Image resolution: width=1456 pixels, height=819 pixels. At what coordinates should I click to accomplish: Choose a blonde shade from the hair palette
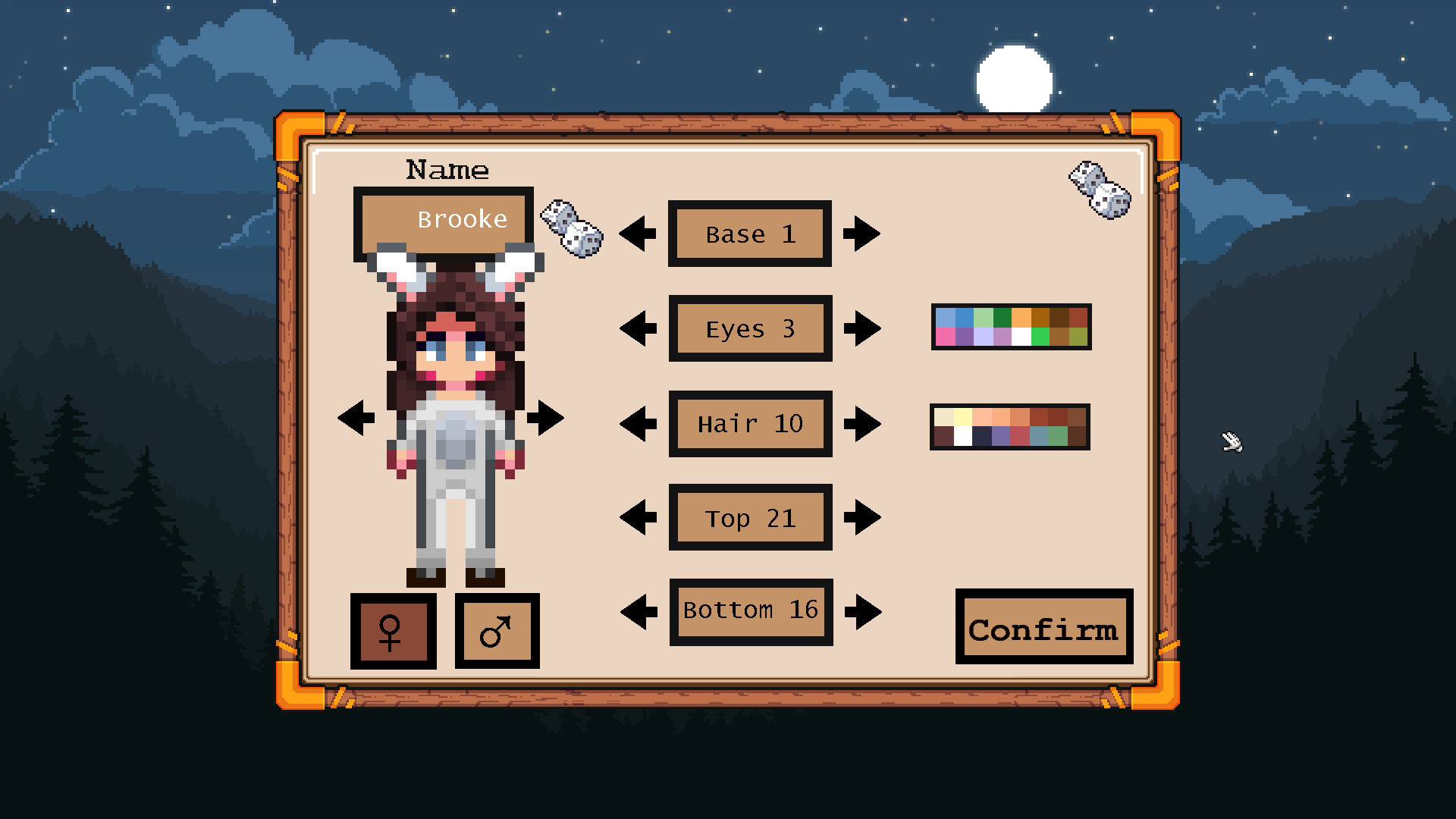[962, 416]
